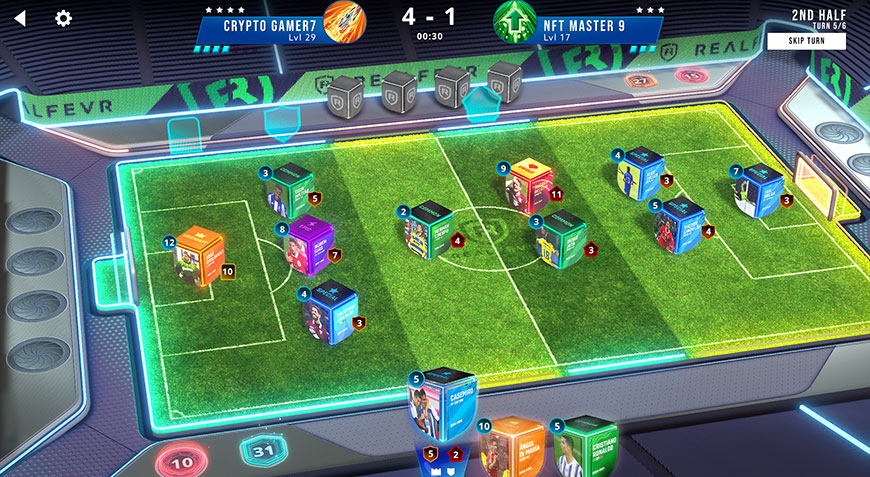The height and width of the screenshot is (477, 870).
Task: Go back with the arrow button
Action: 20,18
